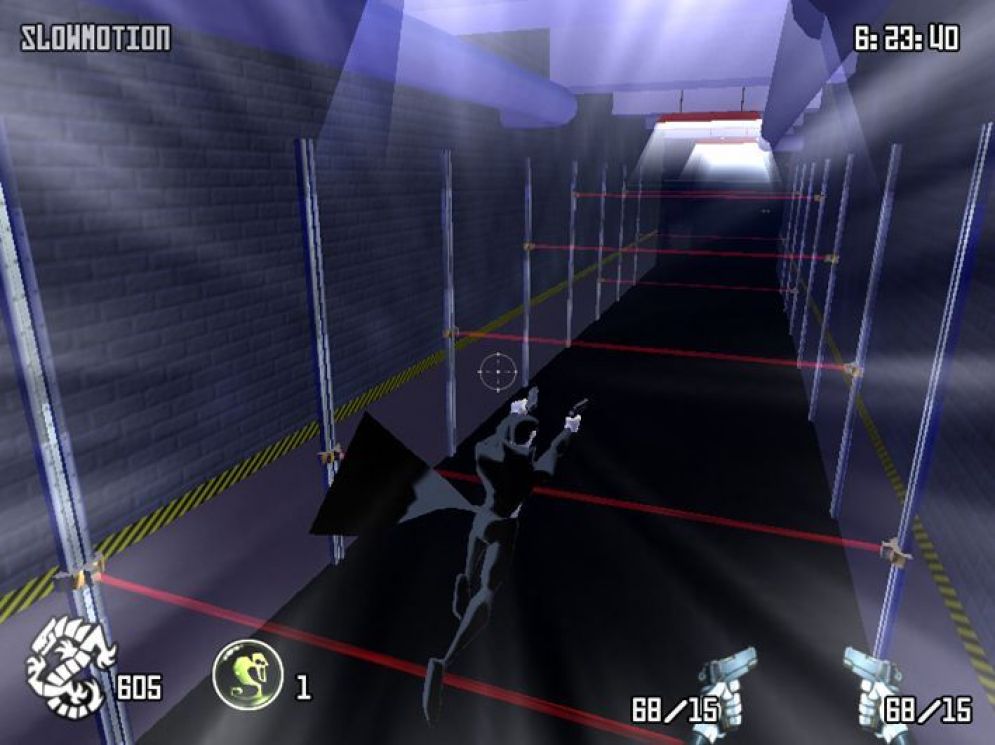The height and width of the screenshot is (745, 995).
Task: Select the green cobra item icon
Action: (x=247, y=673)
